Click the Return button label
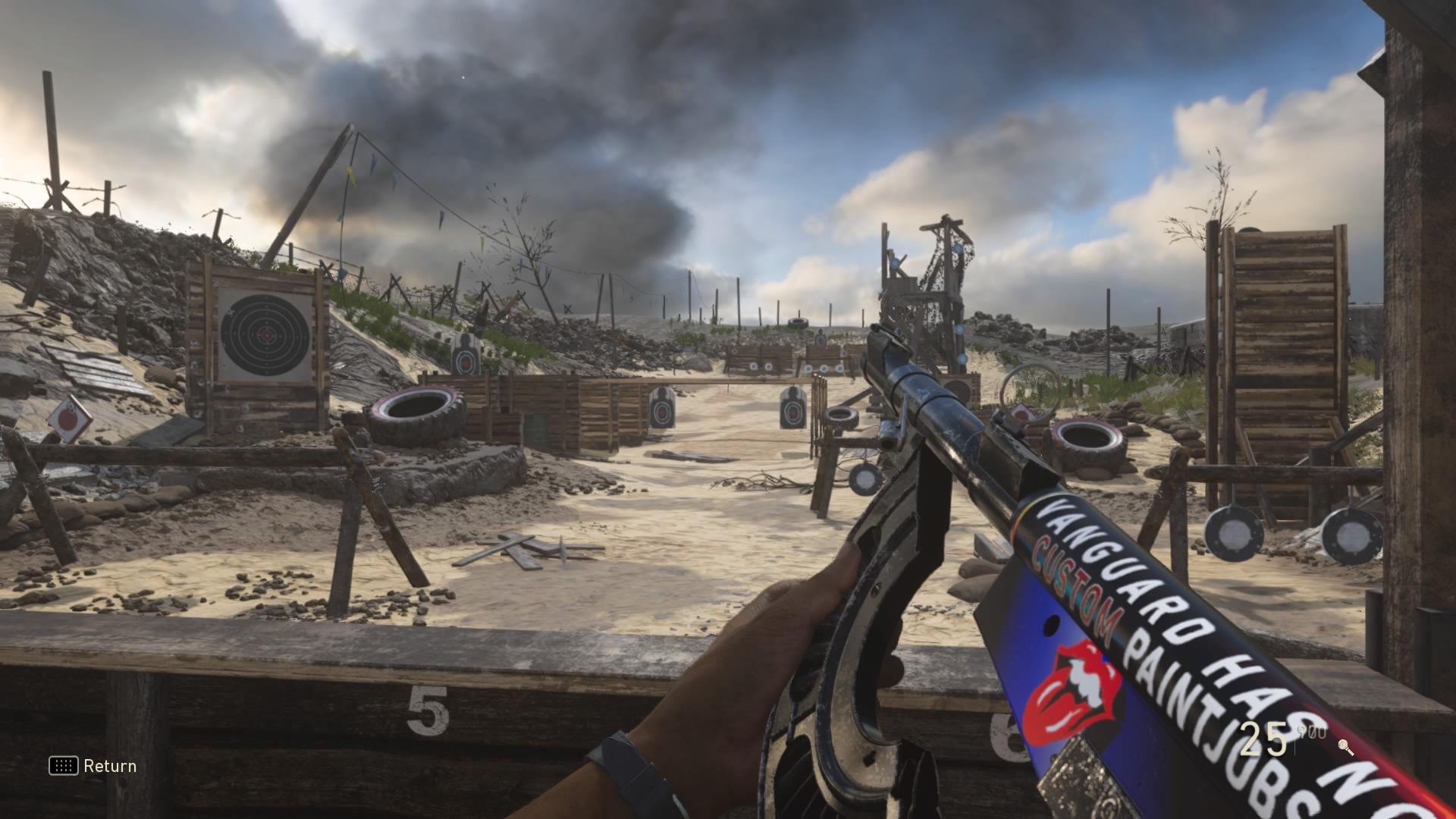 110,766
